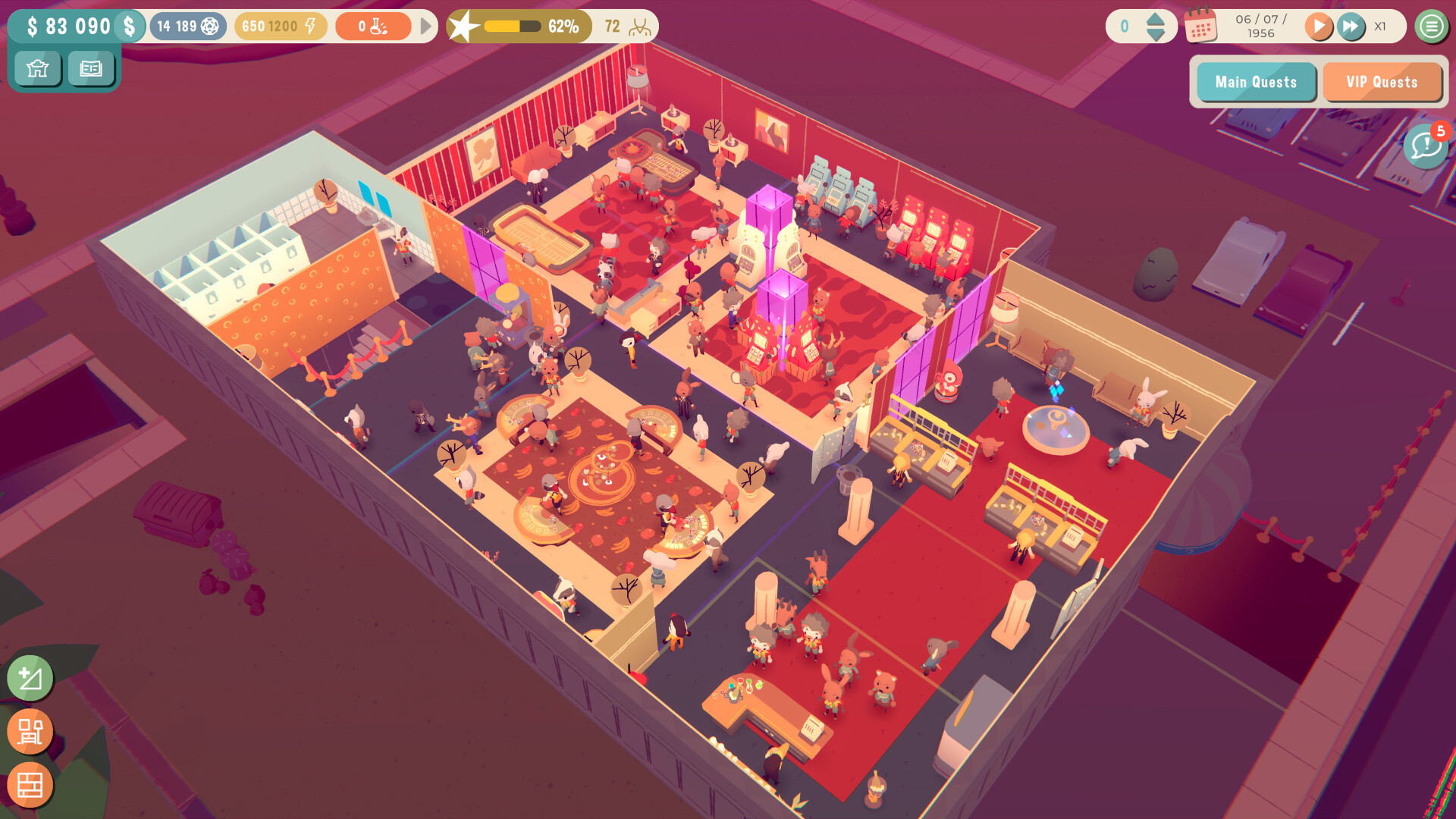Open the casino overview icon top-left
The width and height of the screenshot is (1456, 819).
(37, 69)
